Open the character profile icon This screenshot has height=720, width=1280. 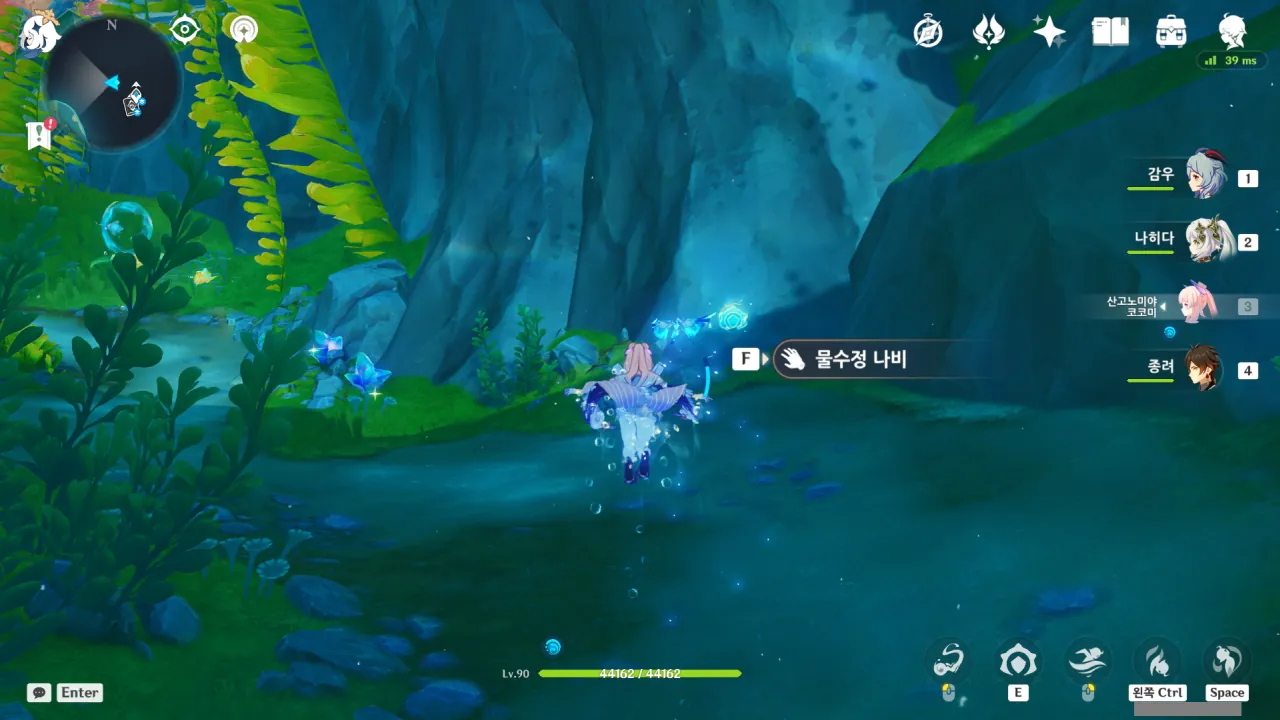click(1232, 32)
